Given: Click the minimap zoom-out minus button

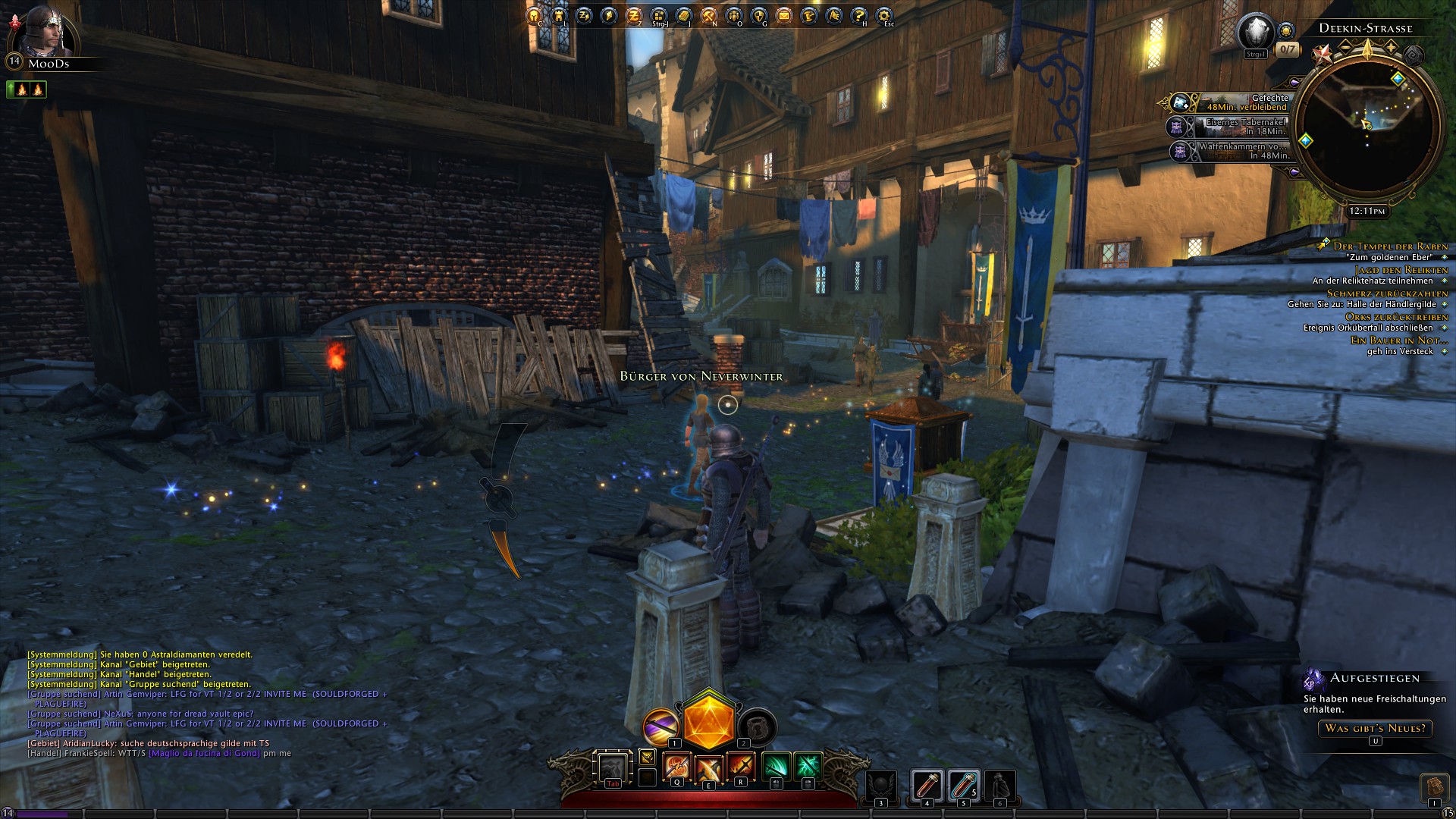Looking at the screenshot, I should click(x=1345, y=47).
